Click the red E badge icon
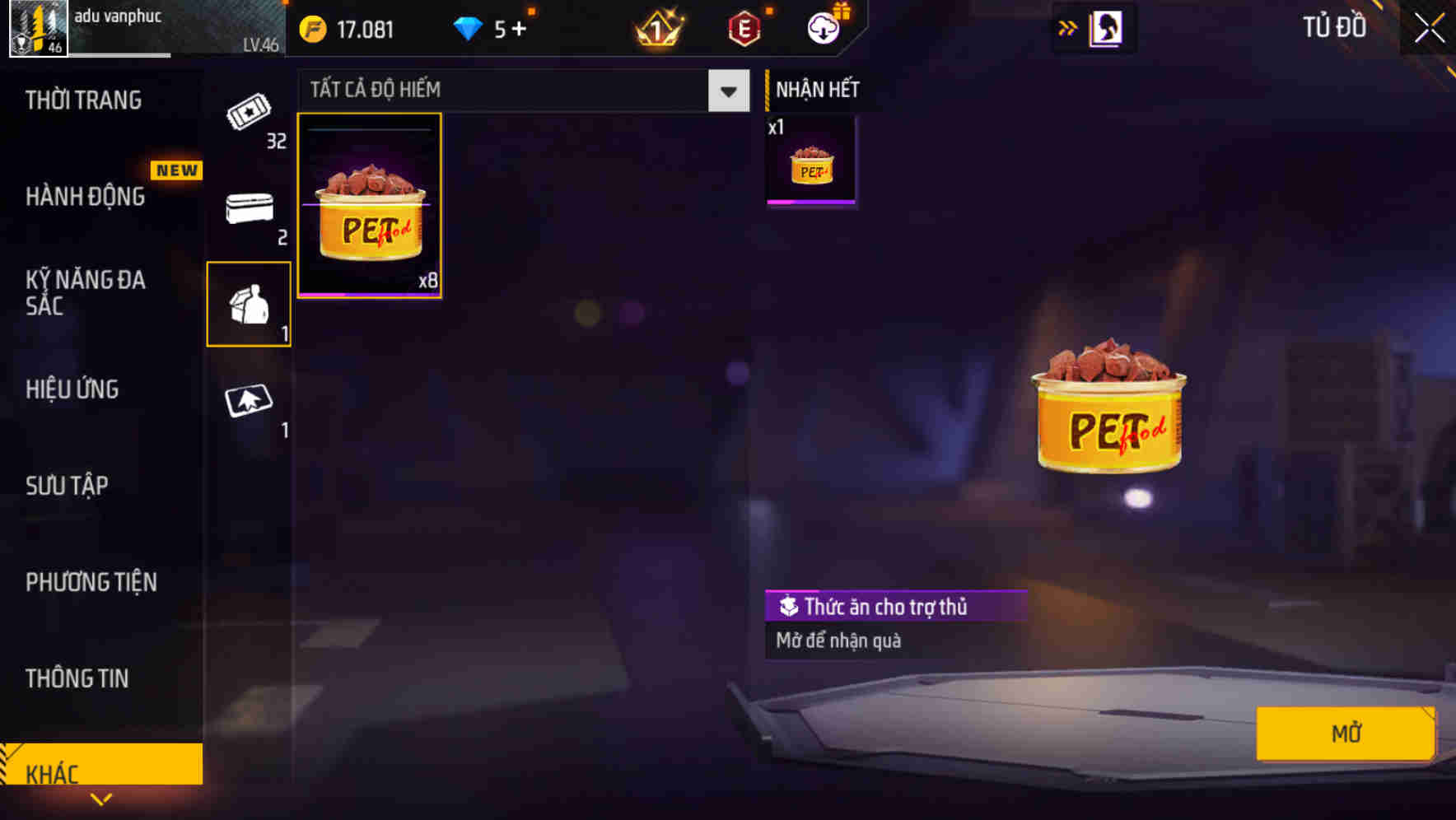This screenshot has height=820, width=1456. pyautogui.click(x=742, y=28)
